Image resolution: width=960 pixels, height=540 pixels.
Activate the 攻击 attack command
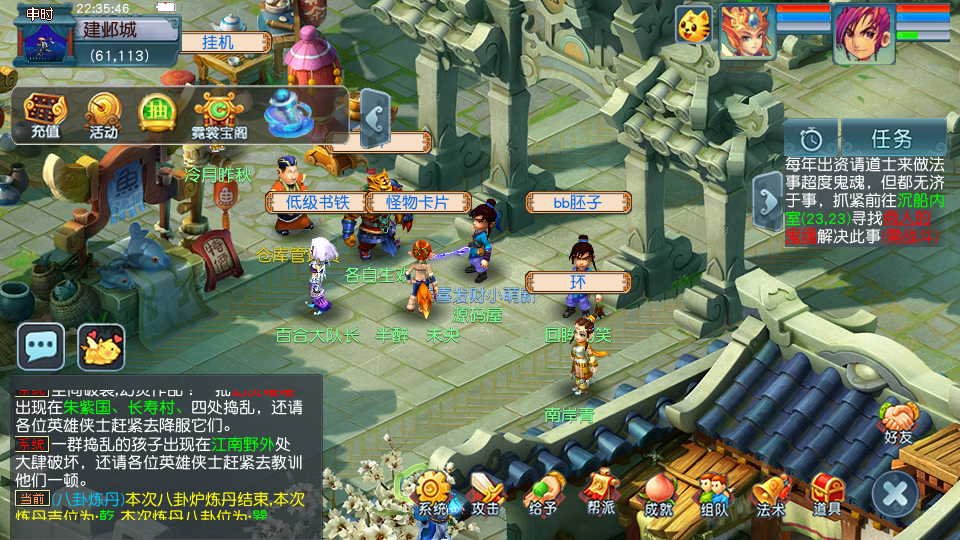487,494
